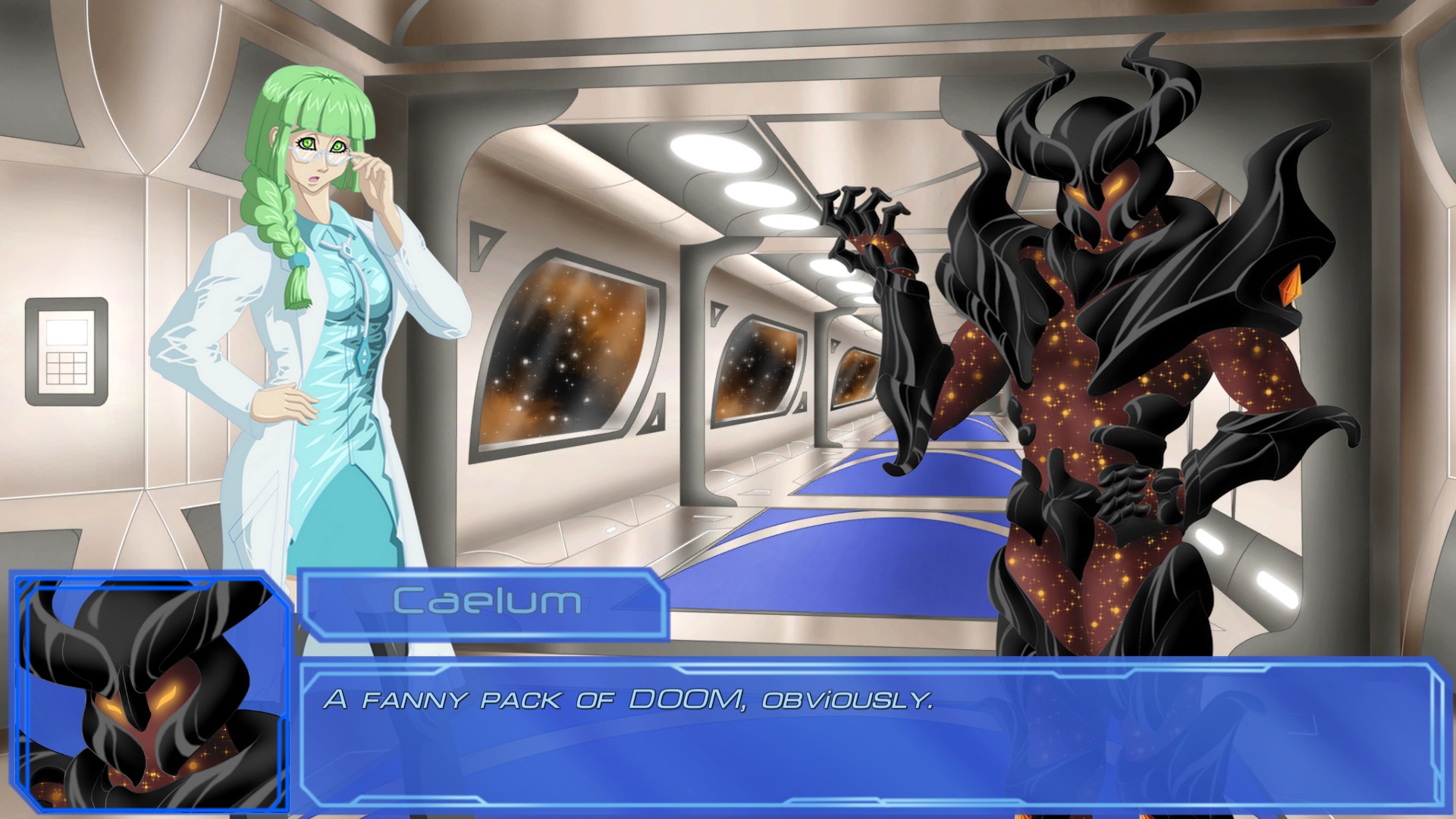Advance the dialogue by clicking the text box
Screen dimensions: 1456x819
tap(872, 728)
